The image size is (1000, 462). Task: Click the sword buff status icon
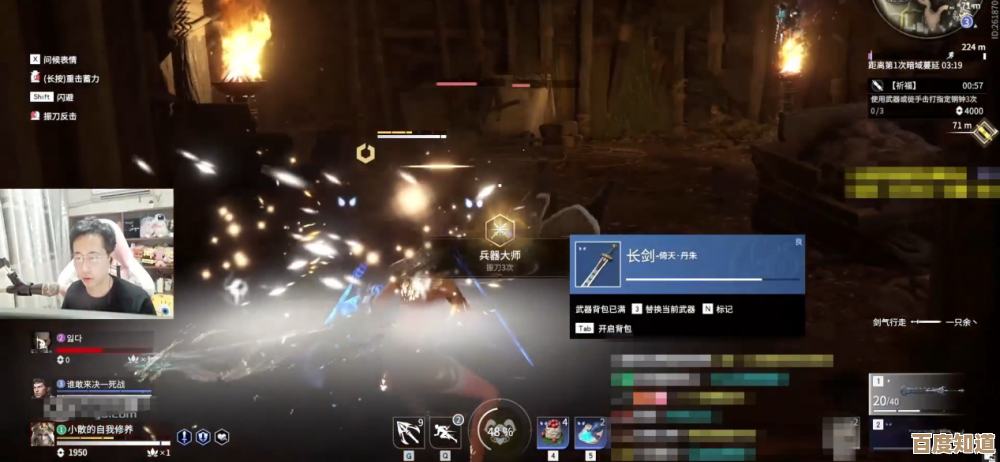point(184,437)
